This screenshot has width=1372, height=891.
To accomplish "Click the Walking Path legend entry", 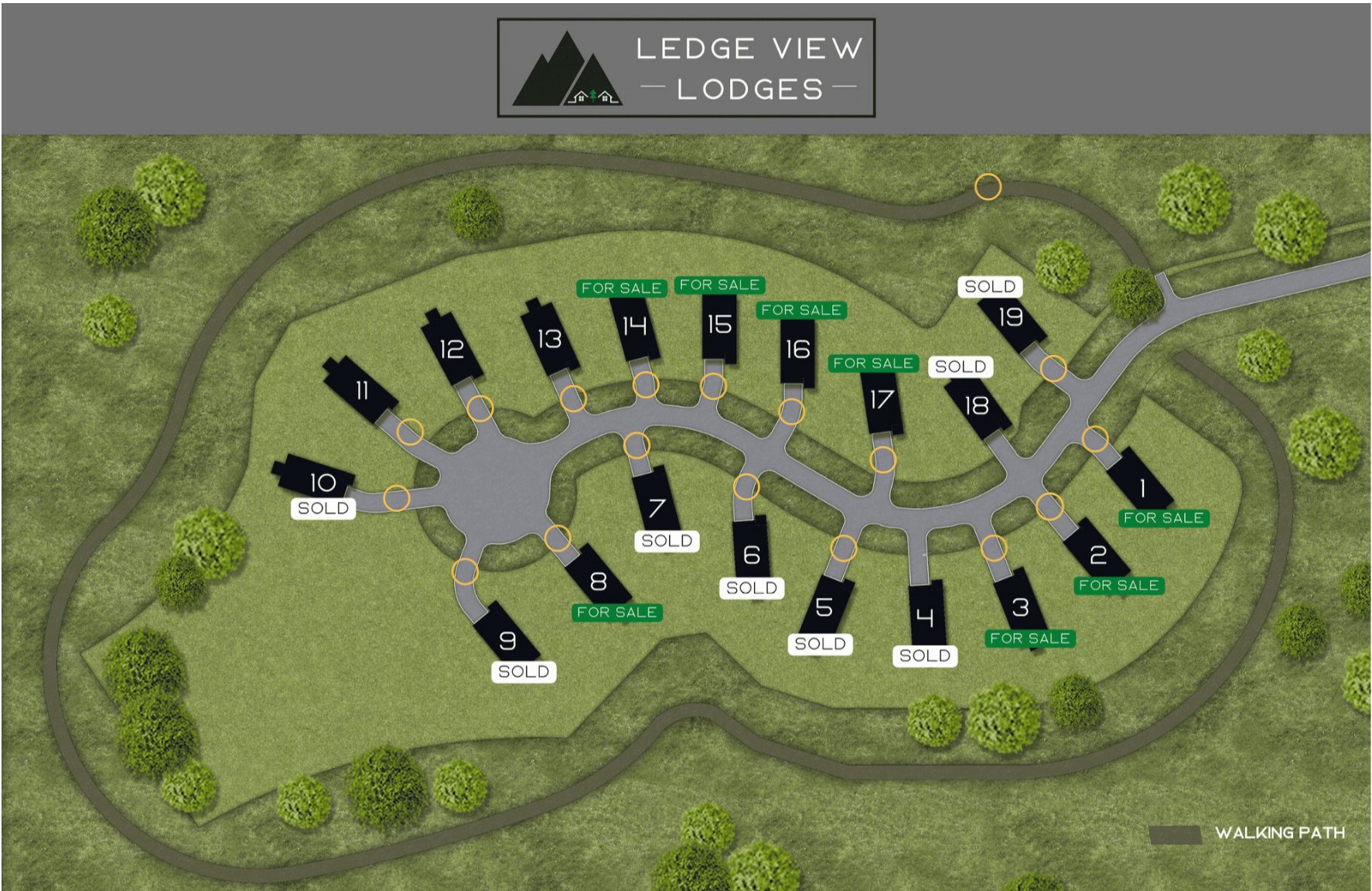I will [x=1247, y=833].
